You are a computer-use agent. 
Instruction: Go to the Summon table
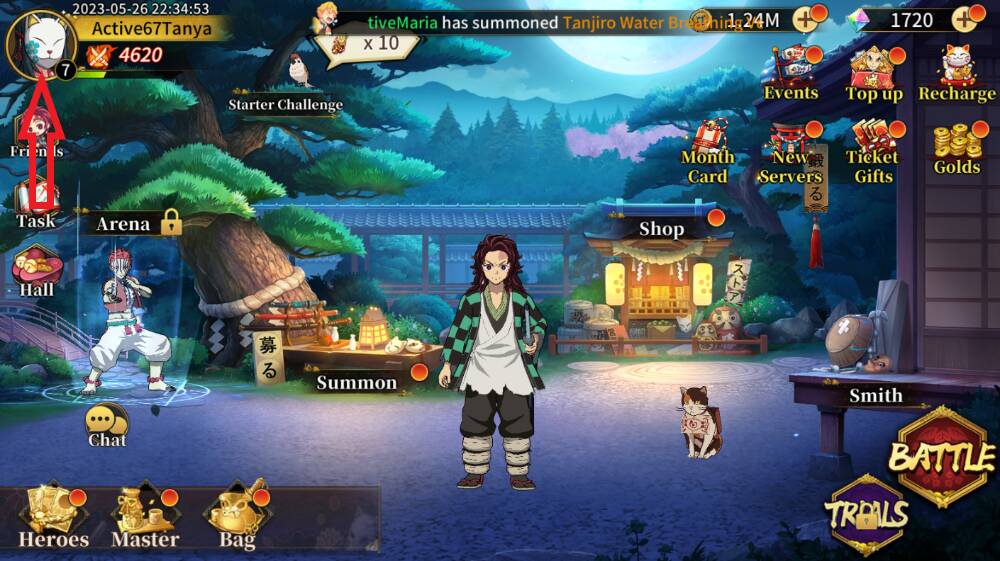coord(357,381)
